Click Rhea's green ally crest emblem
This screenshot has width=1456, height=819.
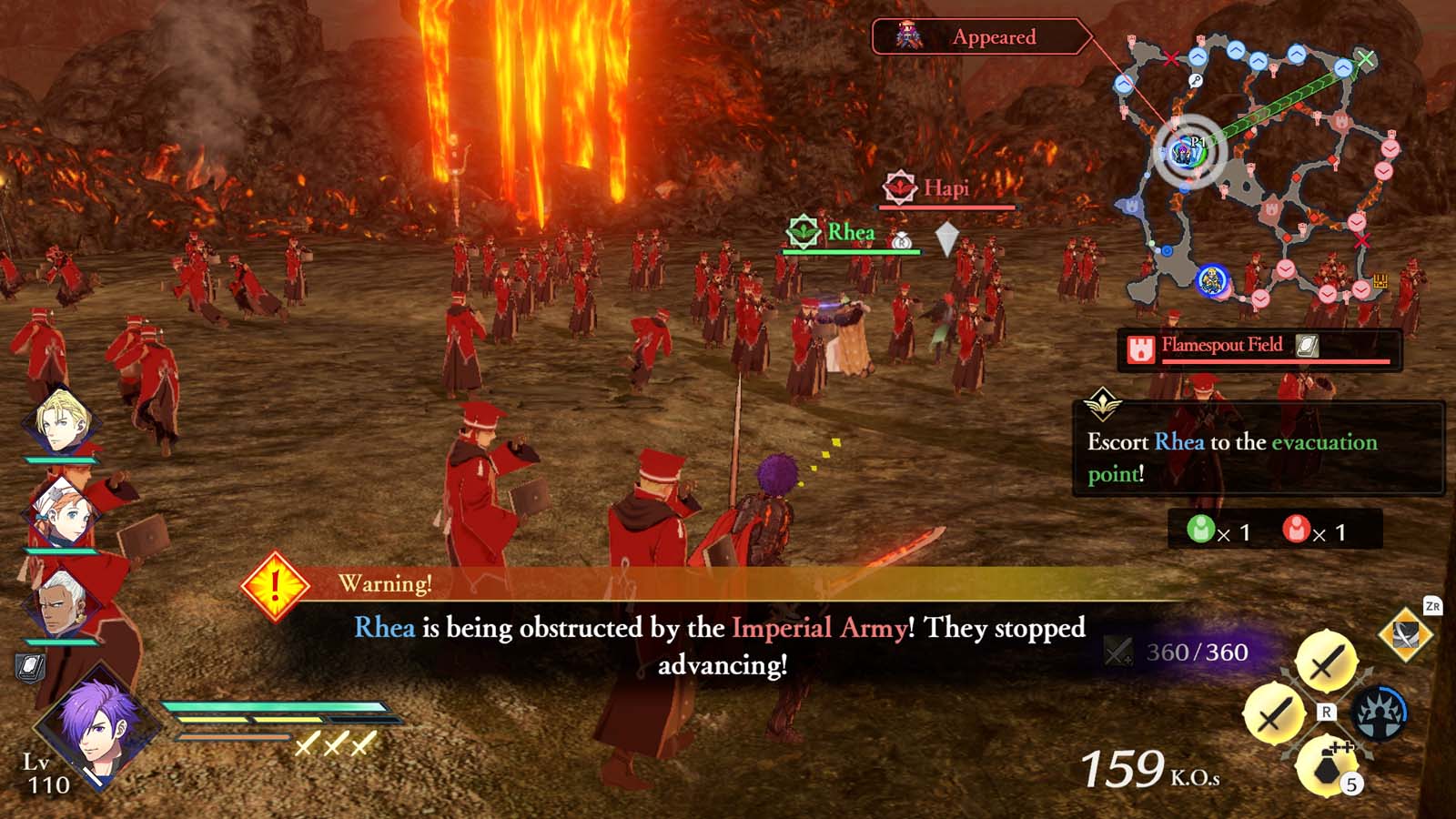tap(804, 230)
